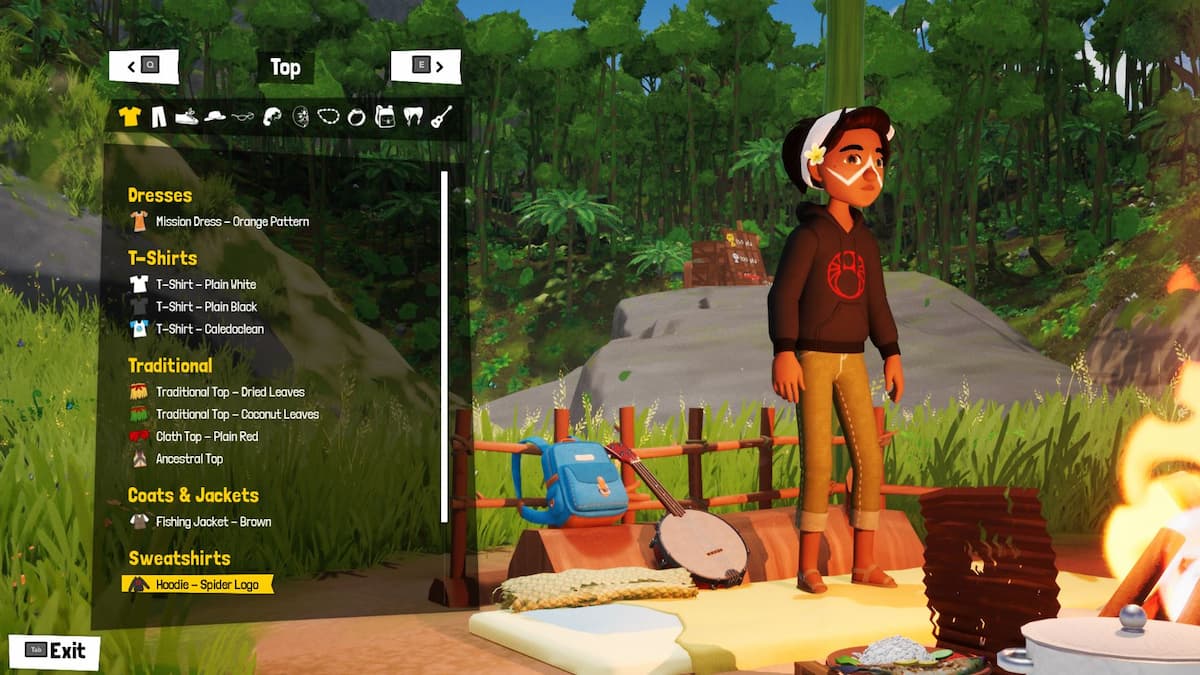This screenshot has width=1200, height=675.
Task: Choose the necklace category icon
Action: tap(328, 117)
